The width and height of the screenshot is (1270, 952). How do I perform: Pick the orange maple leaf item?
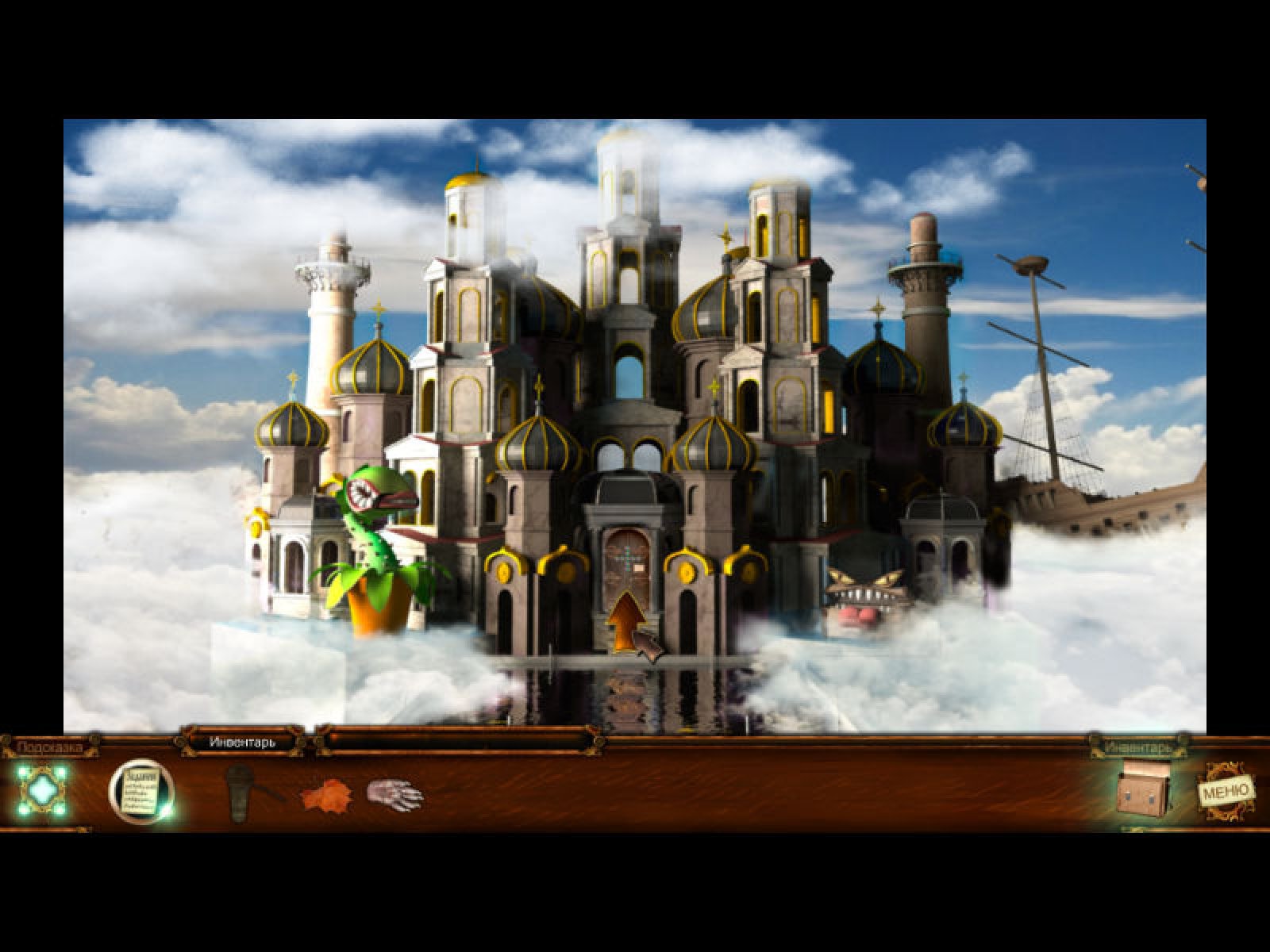(x=325, y=794)
